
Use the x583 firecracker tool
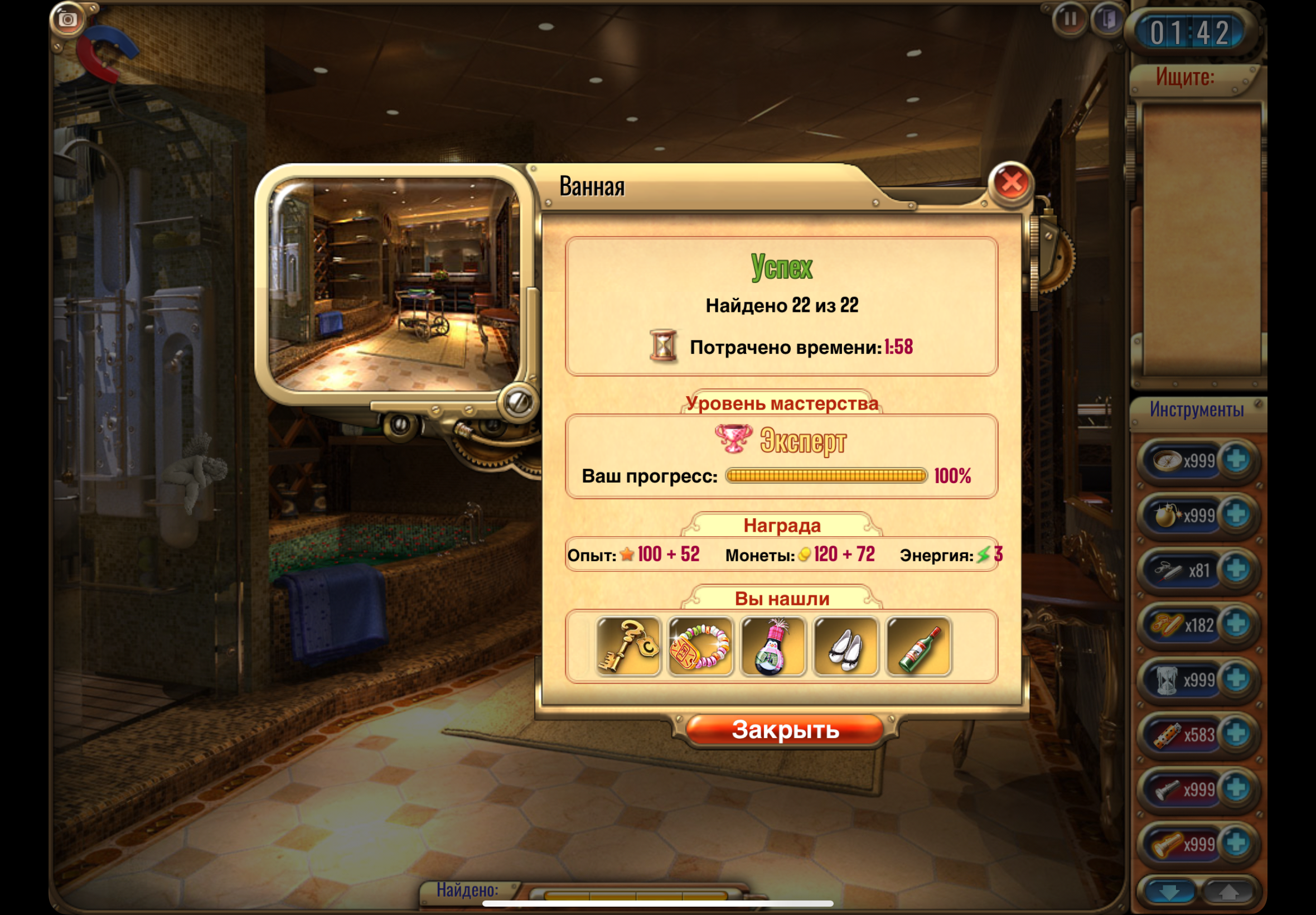point(1168,734)
